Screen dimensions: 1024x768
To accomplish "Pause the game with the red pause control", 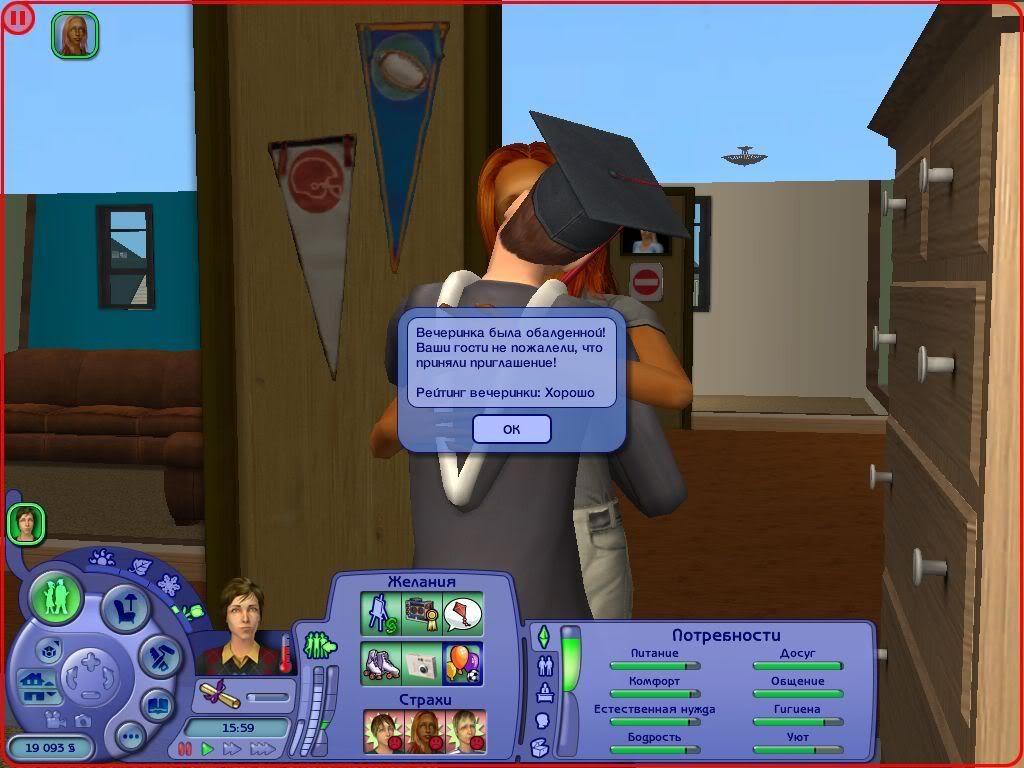I will pos(184,748).
